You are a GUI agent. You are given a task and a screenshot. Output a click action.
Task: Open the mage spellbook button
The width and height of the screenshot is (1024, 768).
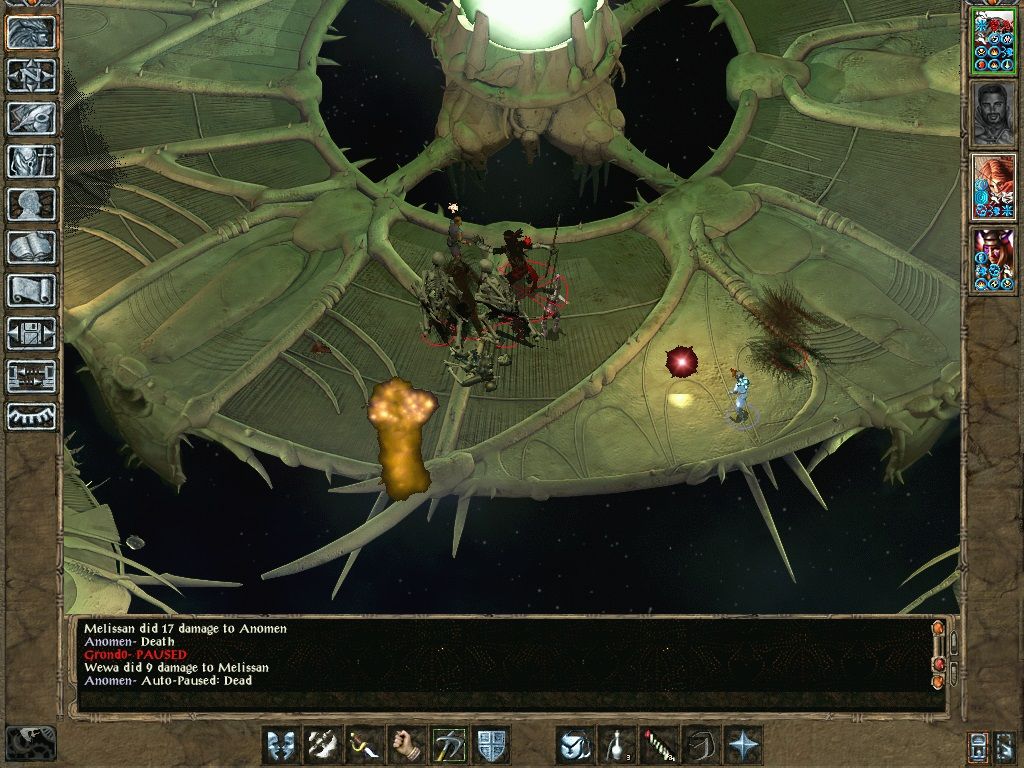pyautogui.click(x=31, y=247)
